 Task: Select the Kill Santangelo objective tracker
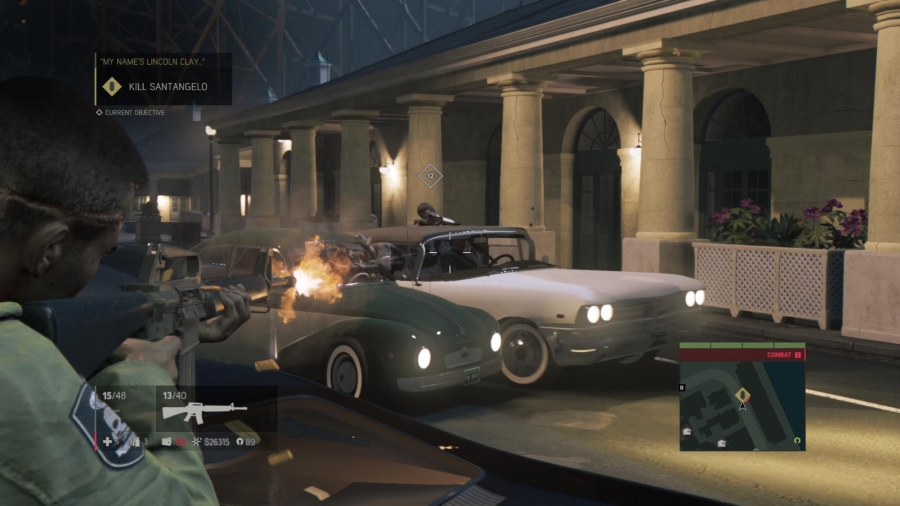tap(165, 87)
